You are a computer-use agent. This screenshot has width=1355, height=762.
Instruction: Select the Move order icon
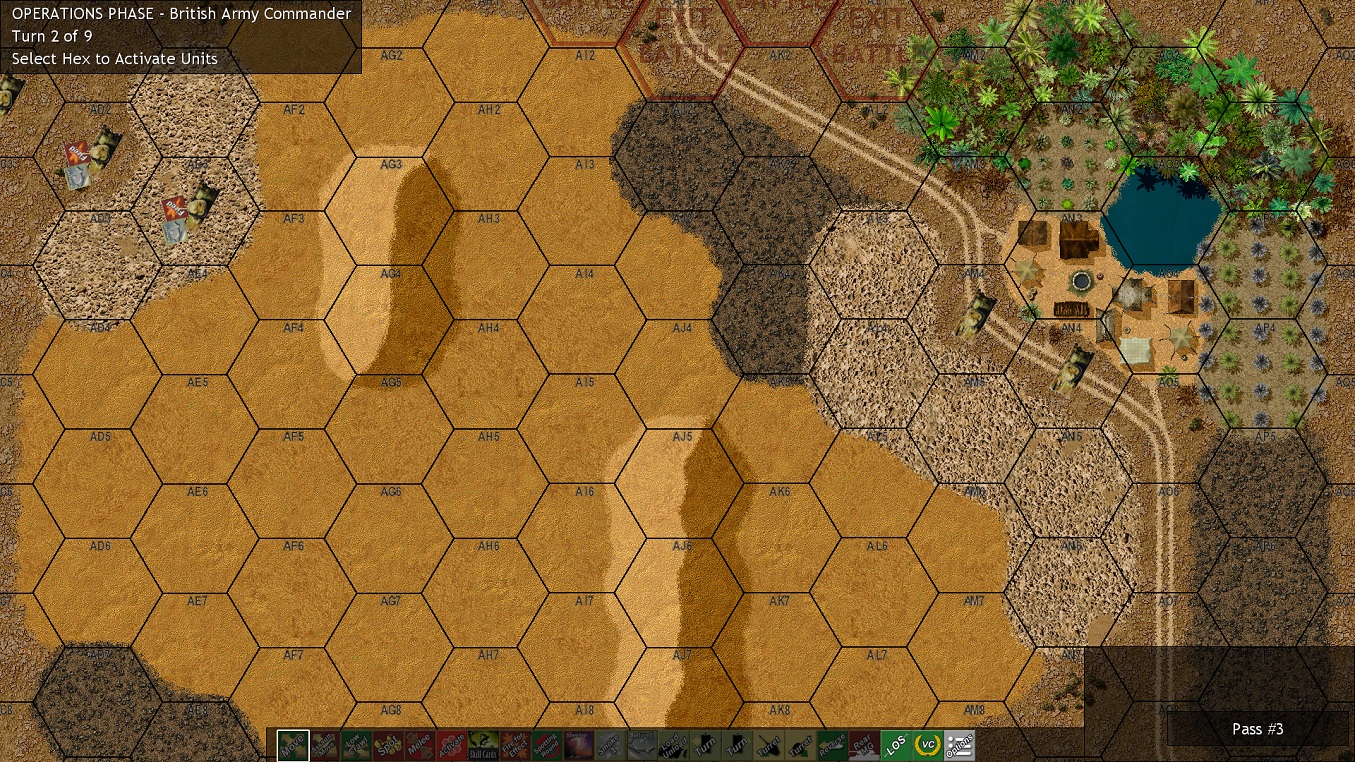[x=291, y=745]
